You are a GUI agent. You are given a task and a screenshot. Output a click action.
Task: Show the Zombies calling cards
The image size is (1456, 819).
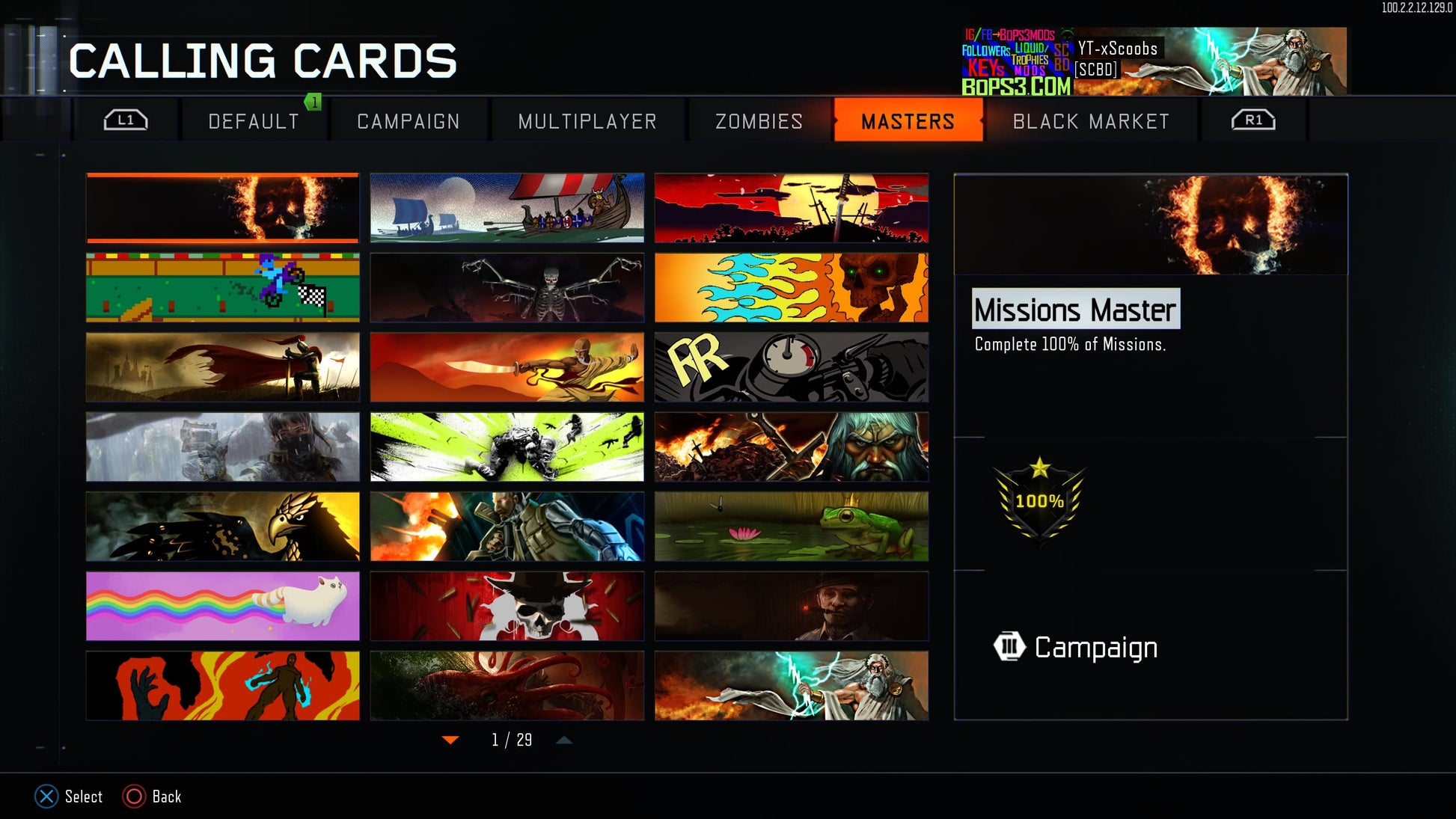[759, 121]
